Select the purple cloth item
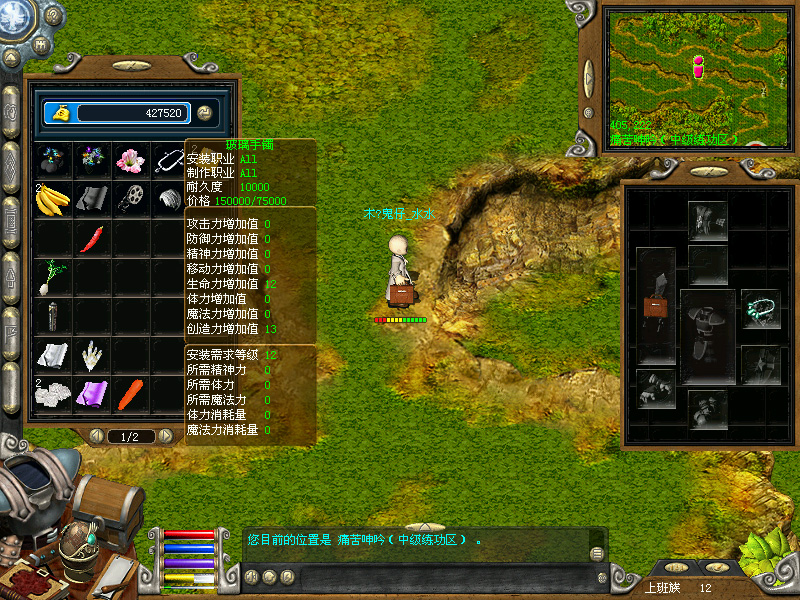Image resolution: width=800 pixels, height=600 pixels. (91, 394)
